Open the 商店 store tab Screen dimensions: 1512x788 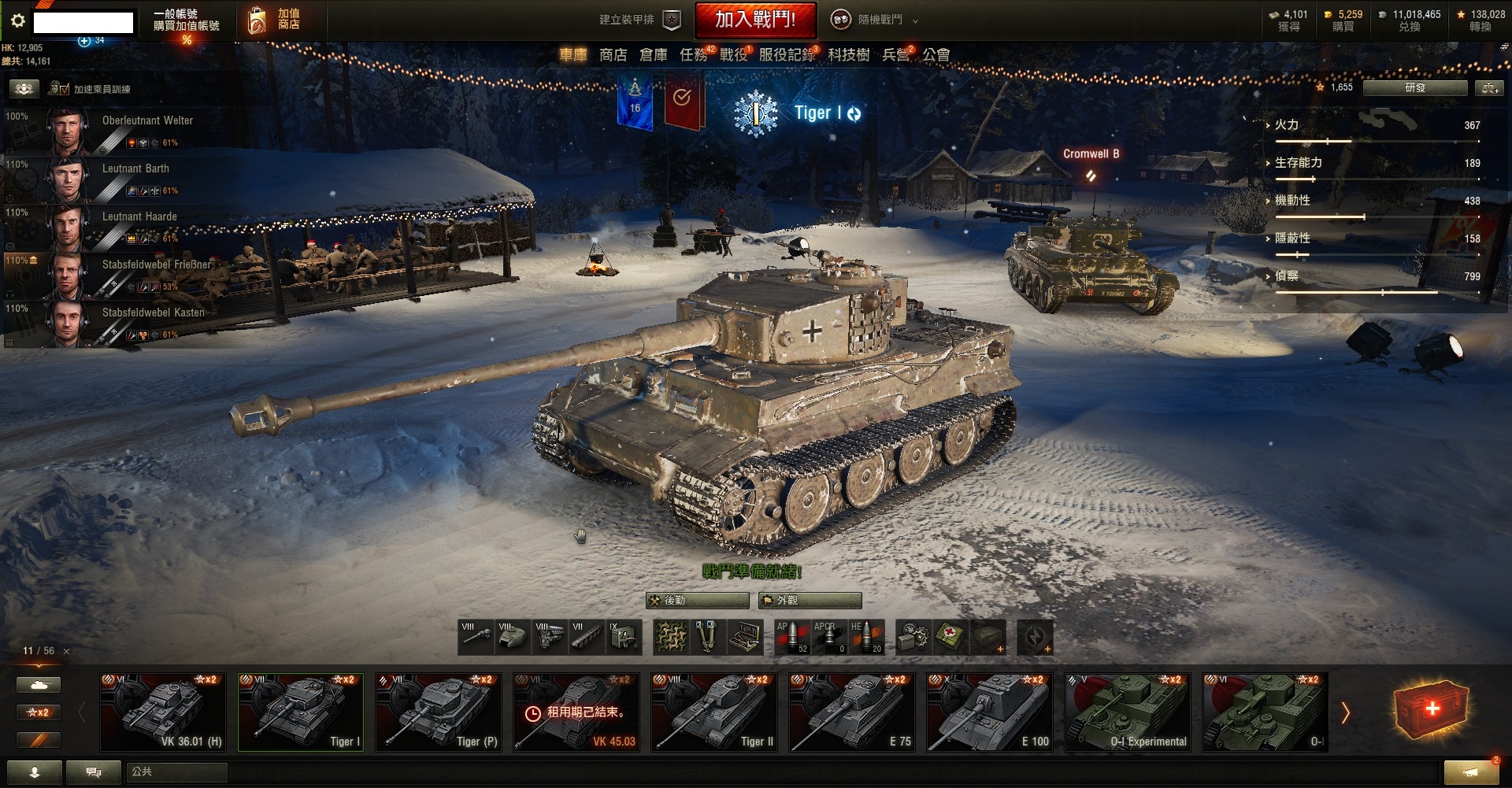point(613,55)
